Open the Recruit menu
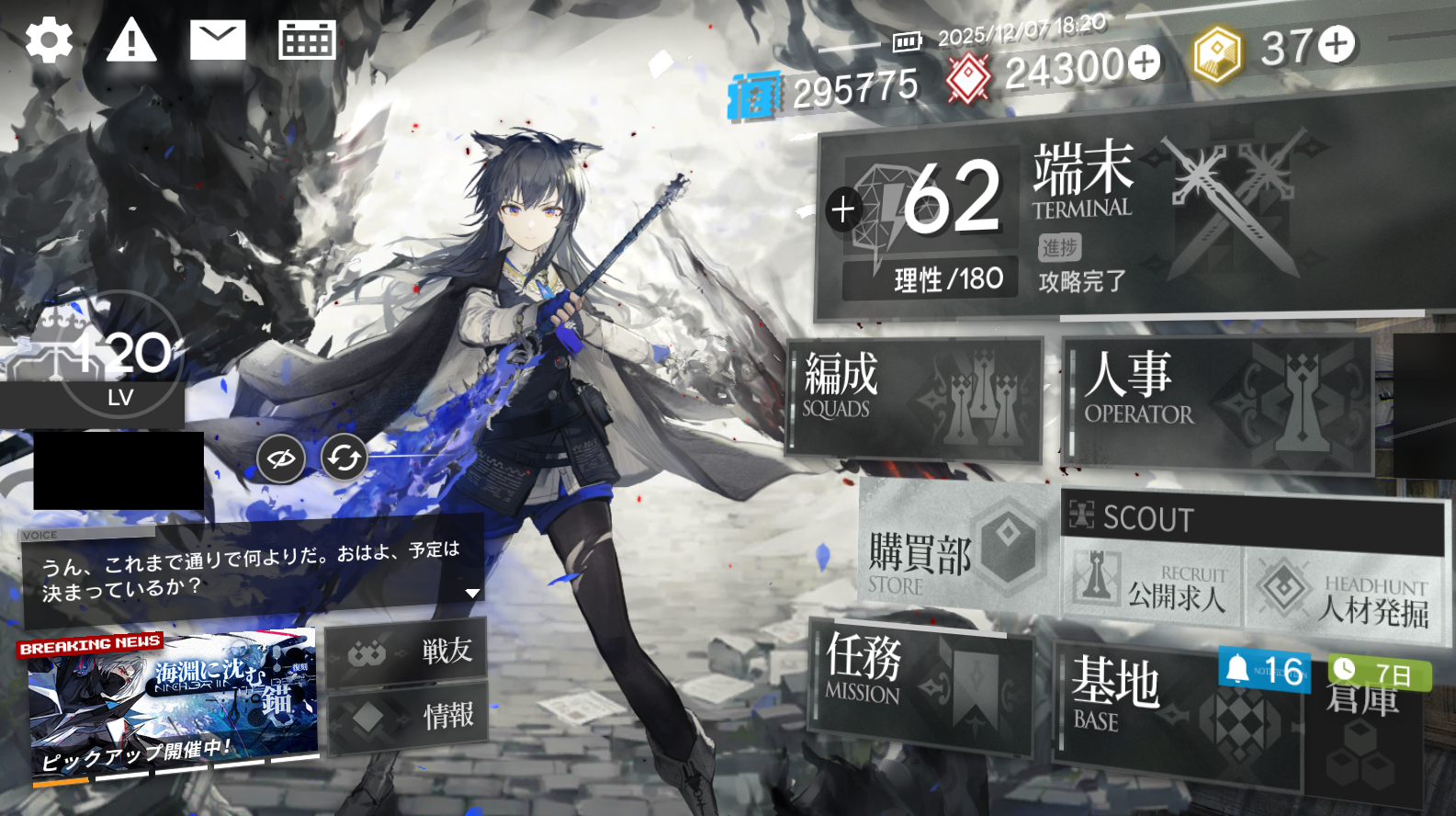The height and width of the screenshot is (816, 1456). [1154, 586]
